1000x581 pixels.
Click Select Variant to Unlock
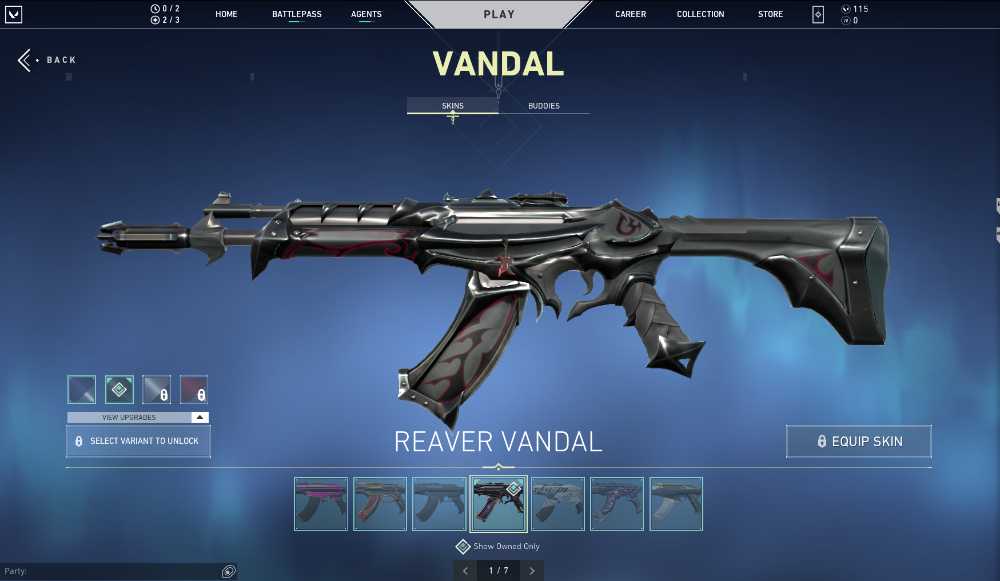138,441
